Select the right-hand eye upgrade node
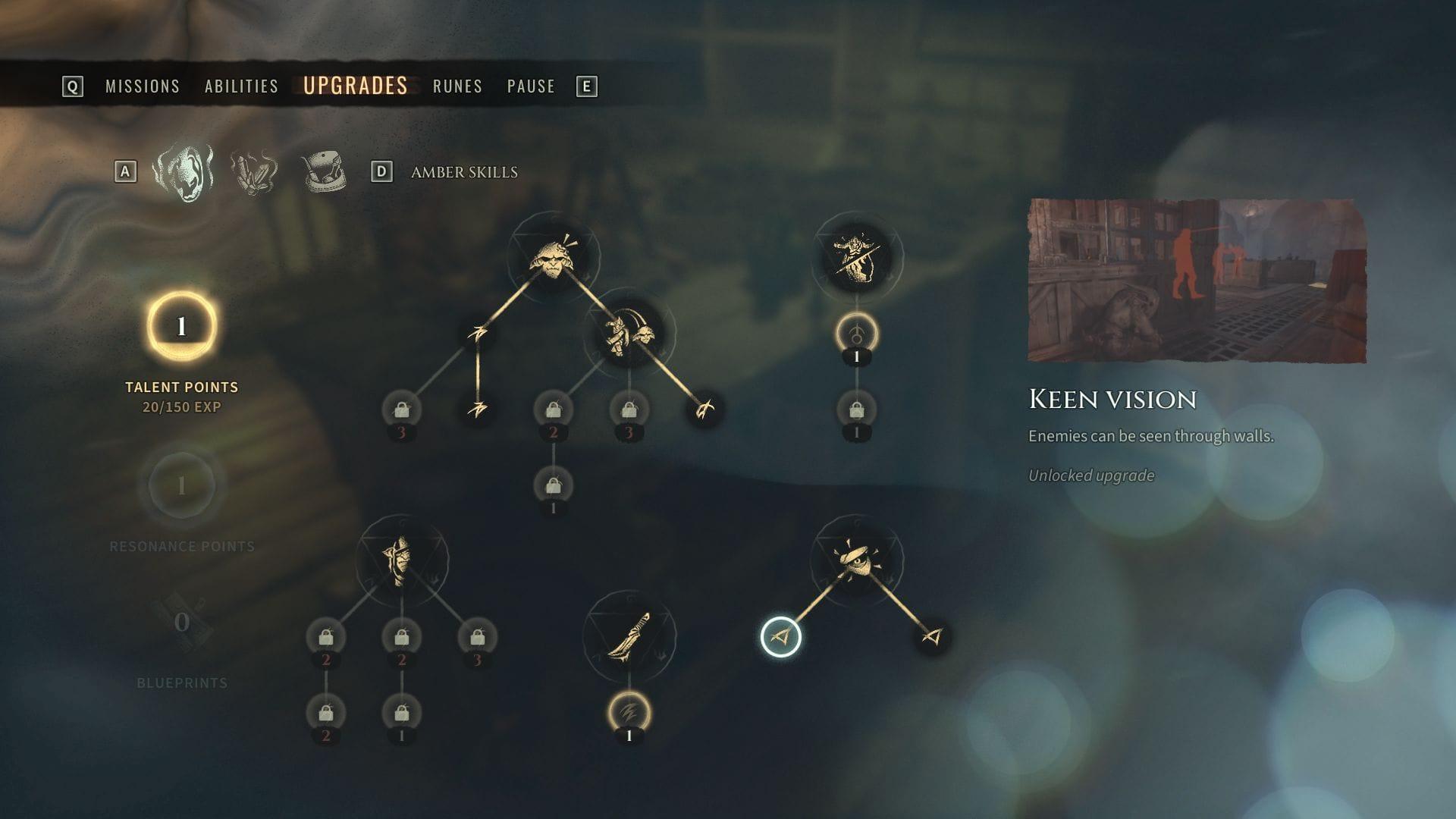1456x819 pixels. click(x=932, y=637)
